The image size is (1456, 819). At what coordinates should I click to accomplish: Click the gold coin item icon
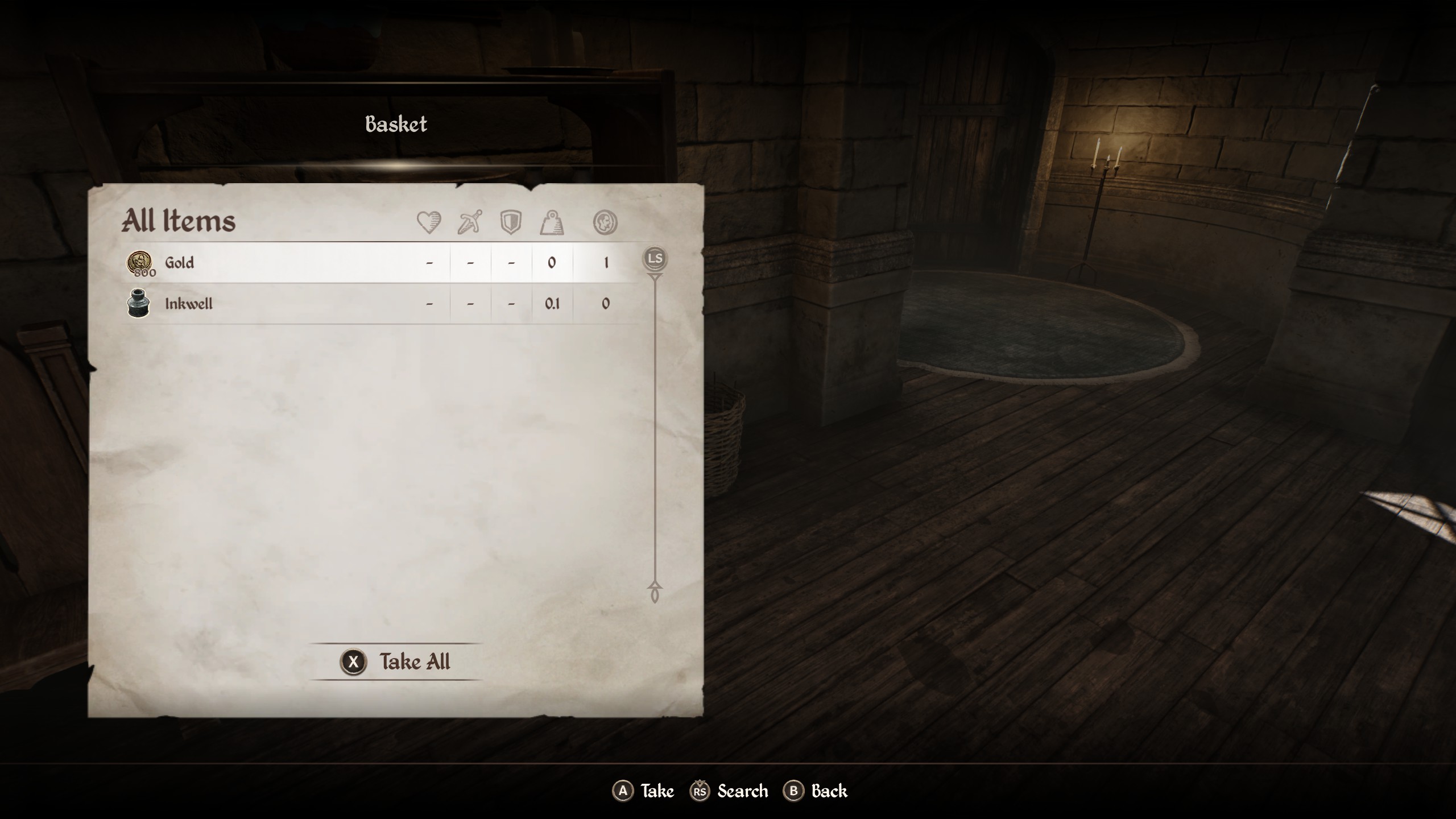point(138,262)
